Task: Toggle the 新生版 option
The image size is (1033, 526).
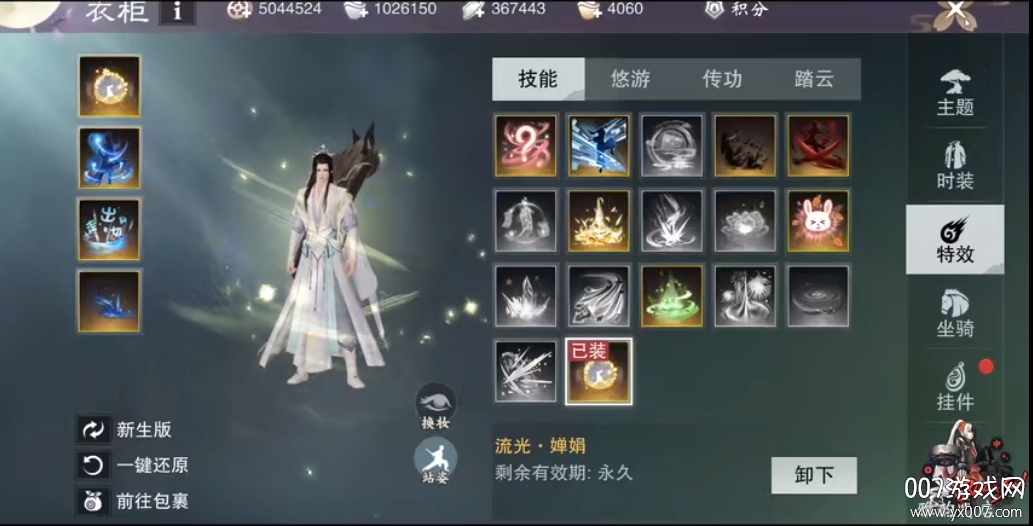Action: pos(94,430)
